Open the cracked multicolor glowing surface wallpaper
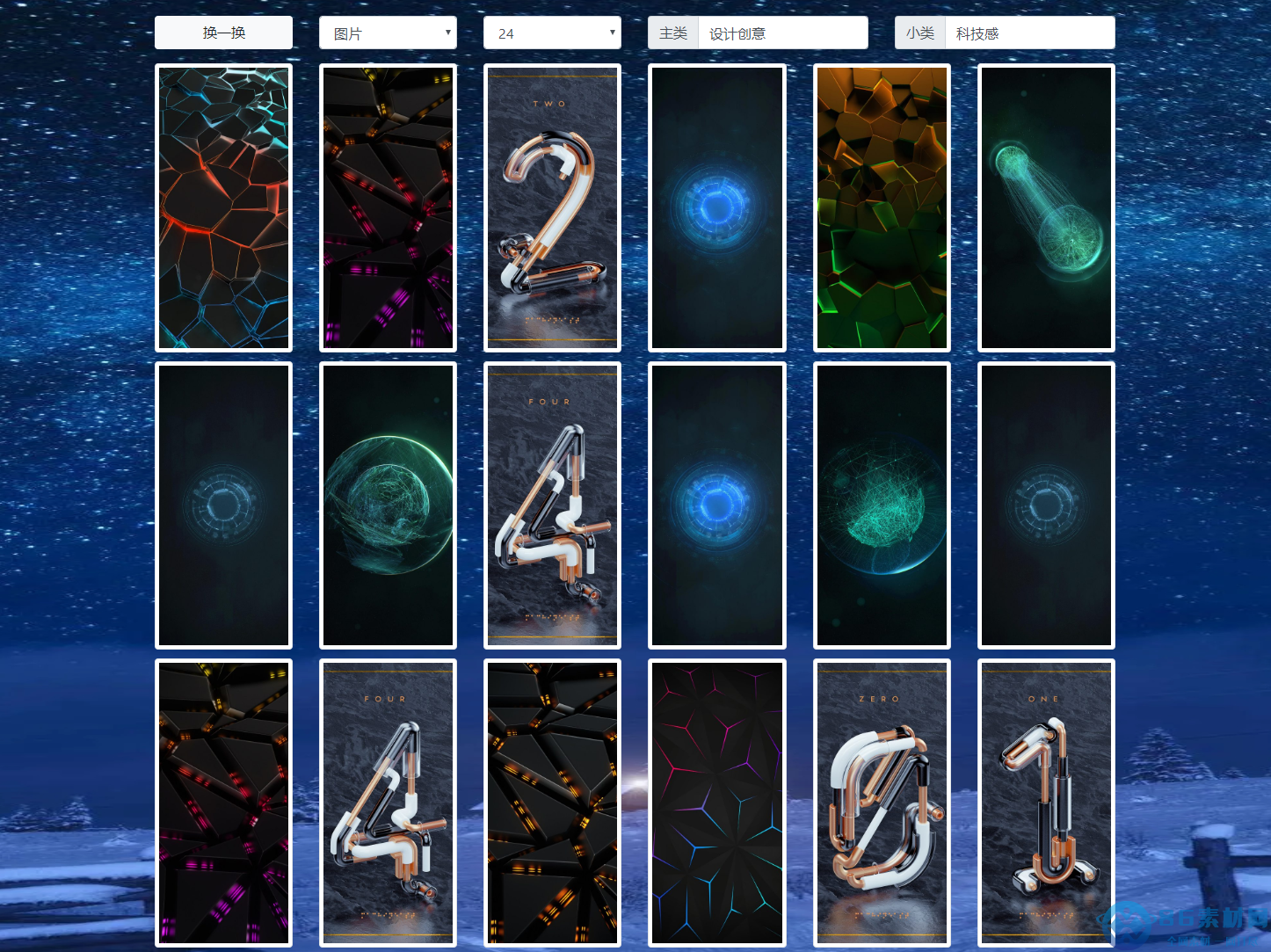Image resolution: width=1271 pixels, height=952 pixels. (223, 207)
